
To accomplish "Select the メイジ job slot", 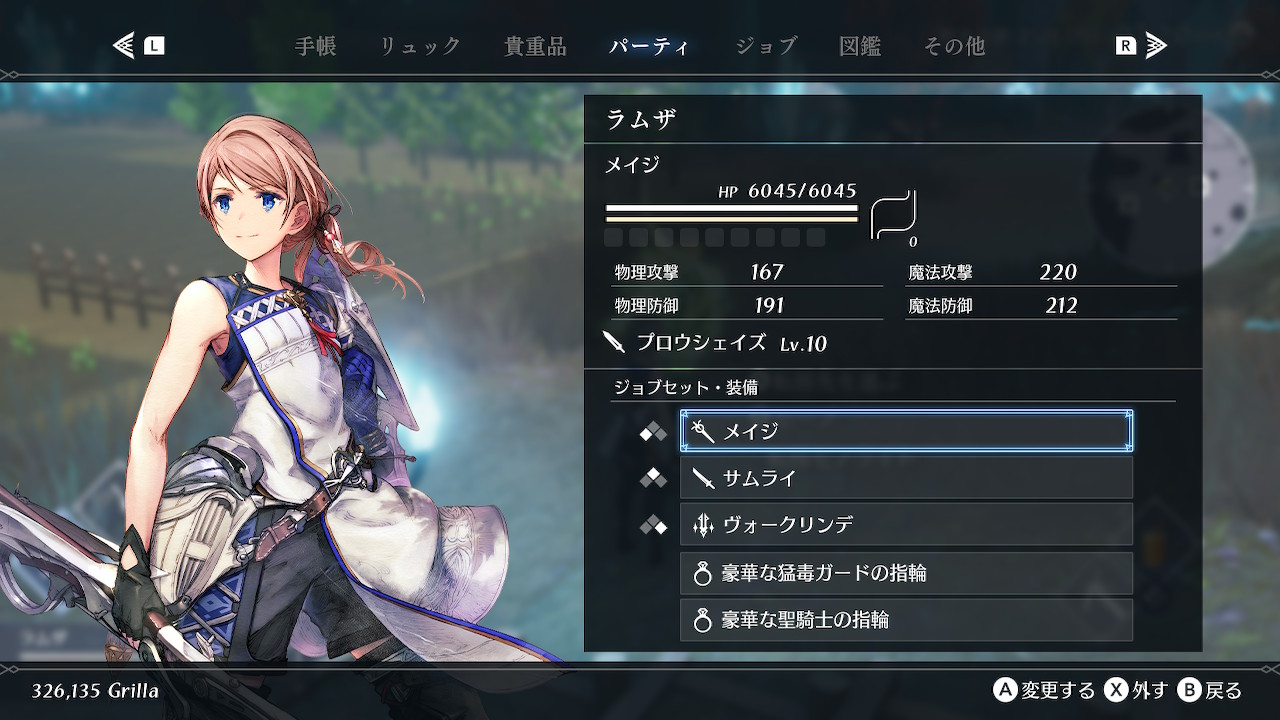I will coord(906,431).
